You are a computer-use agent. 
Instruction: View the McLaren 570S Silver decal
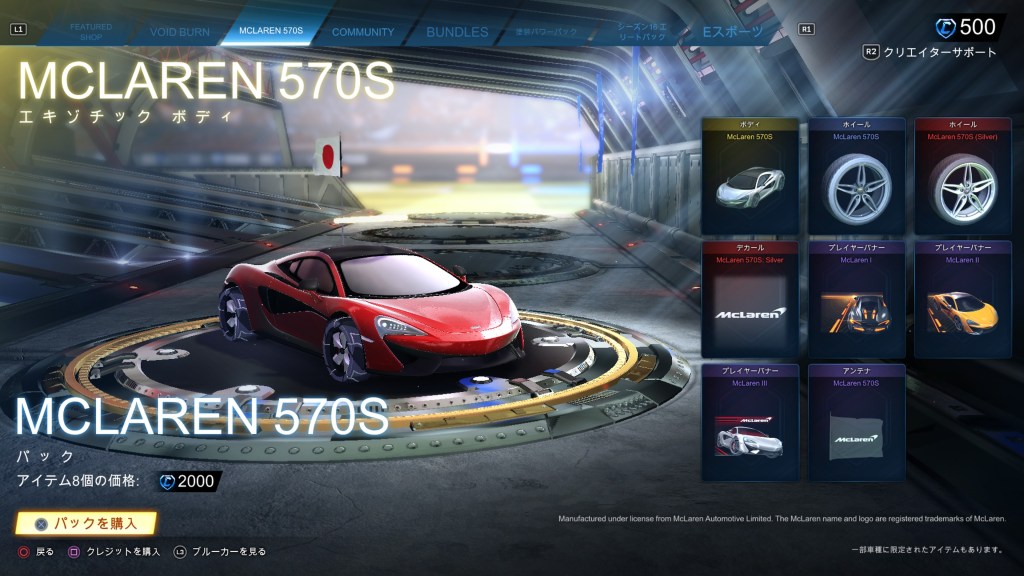[x=750, y=299]
